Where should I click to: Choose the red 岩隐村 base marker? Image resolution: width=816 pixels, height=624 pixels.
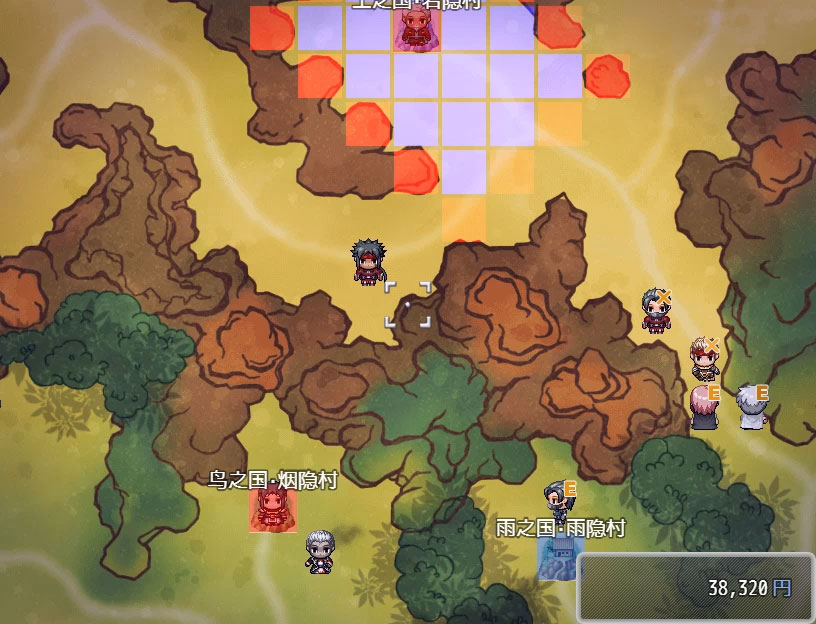pyautogui.click(x=415, y=29)
